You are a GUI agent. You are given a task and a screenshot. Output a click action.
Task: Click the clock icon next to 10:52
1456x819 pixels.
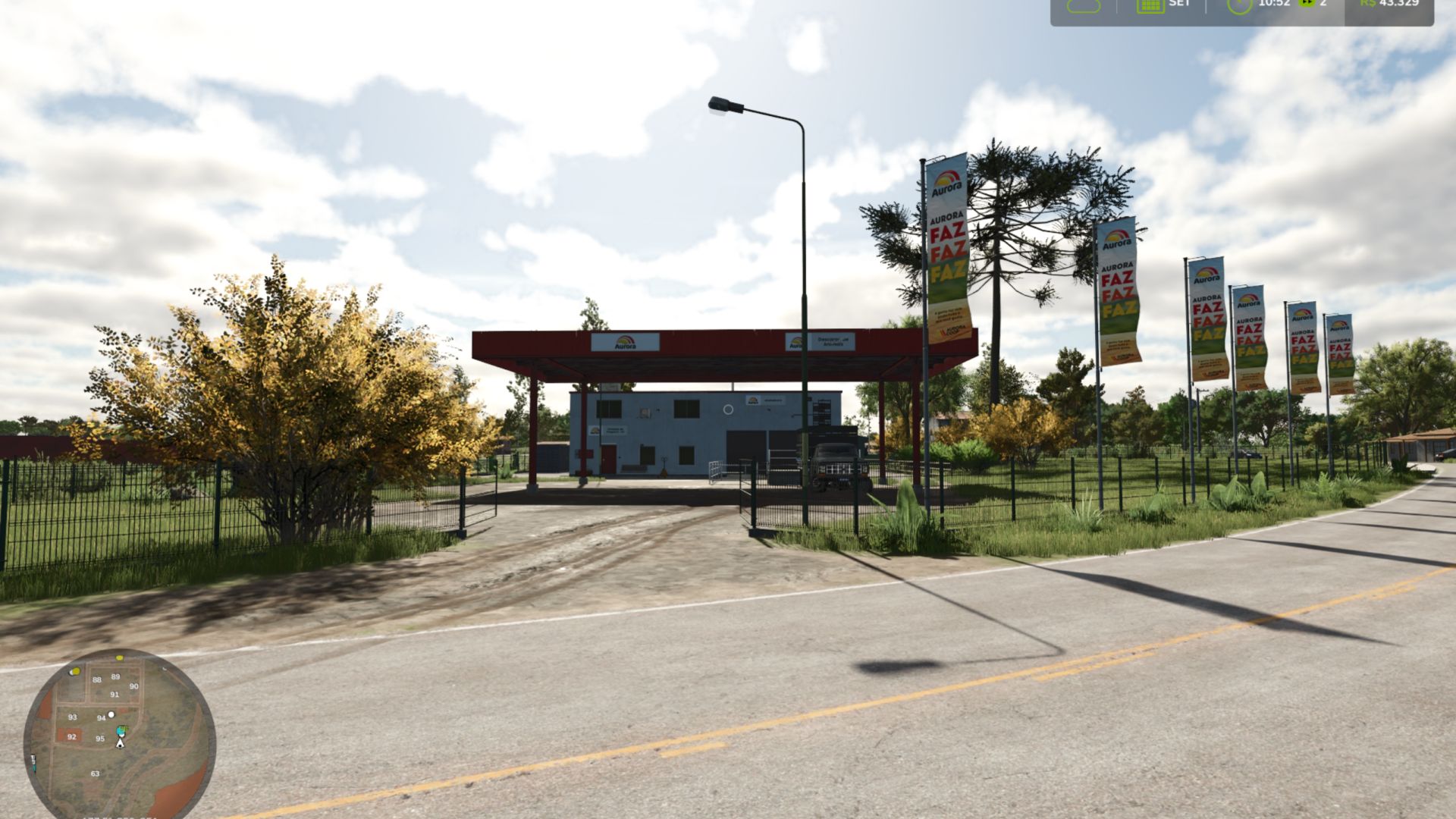tap(1239, 6)
